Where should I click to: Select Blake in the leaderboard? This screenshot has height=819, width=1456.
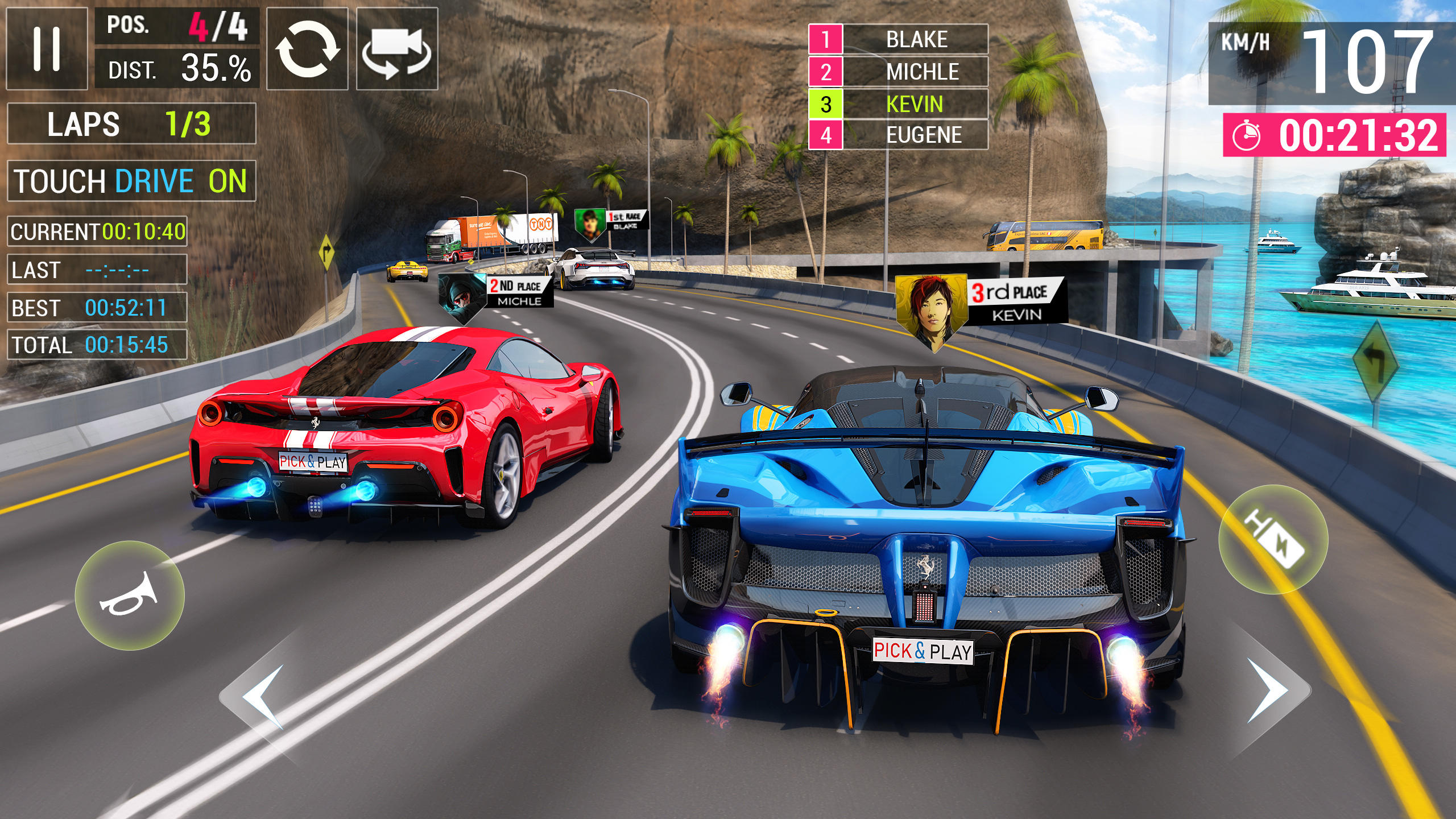pyautogui.click(x=898, y=39)
